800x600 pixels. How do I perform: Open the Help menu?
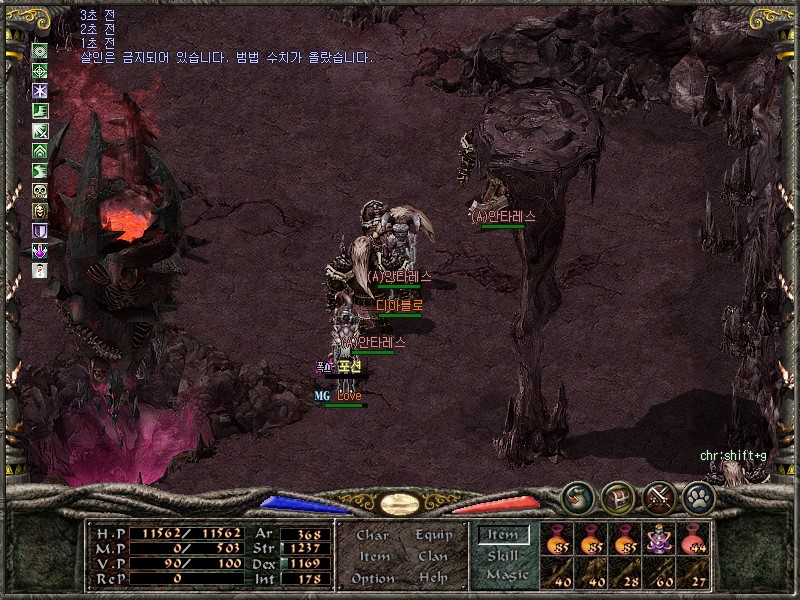click(433, 578)
